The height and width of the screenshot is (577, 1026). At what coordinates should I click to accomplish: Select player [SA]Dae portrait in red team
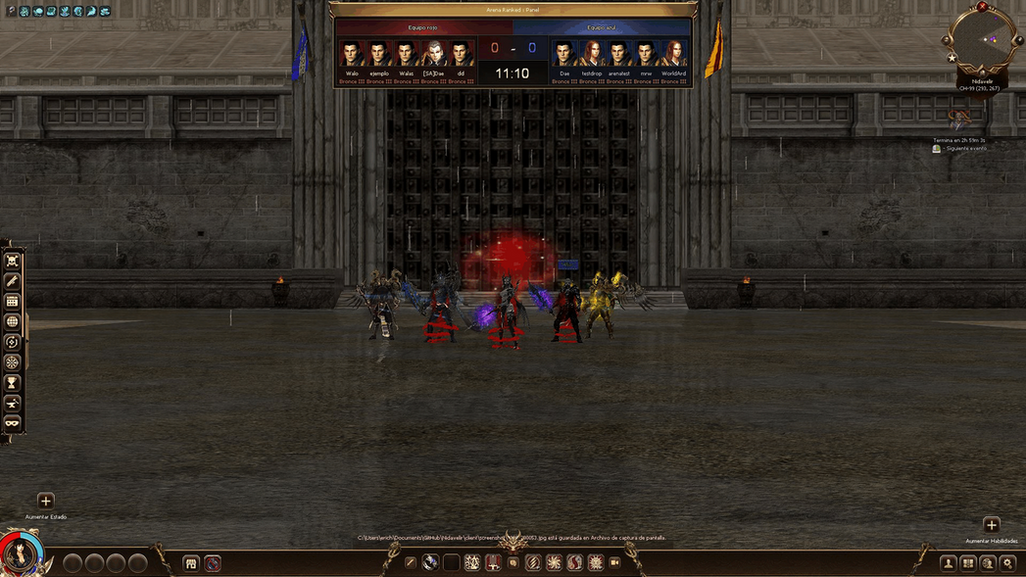click(x=433, y=53)
